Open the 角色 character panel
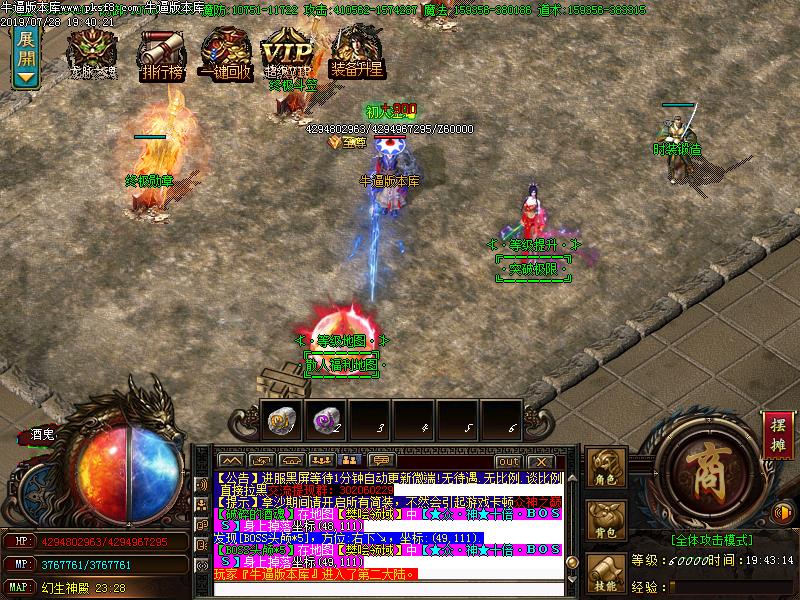The width and height of the screenshot is (800, 600). point(606,470)
